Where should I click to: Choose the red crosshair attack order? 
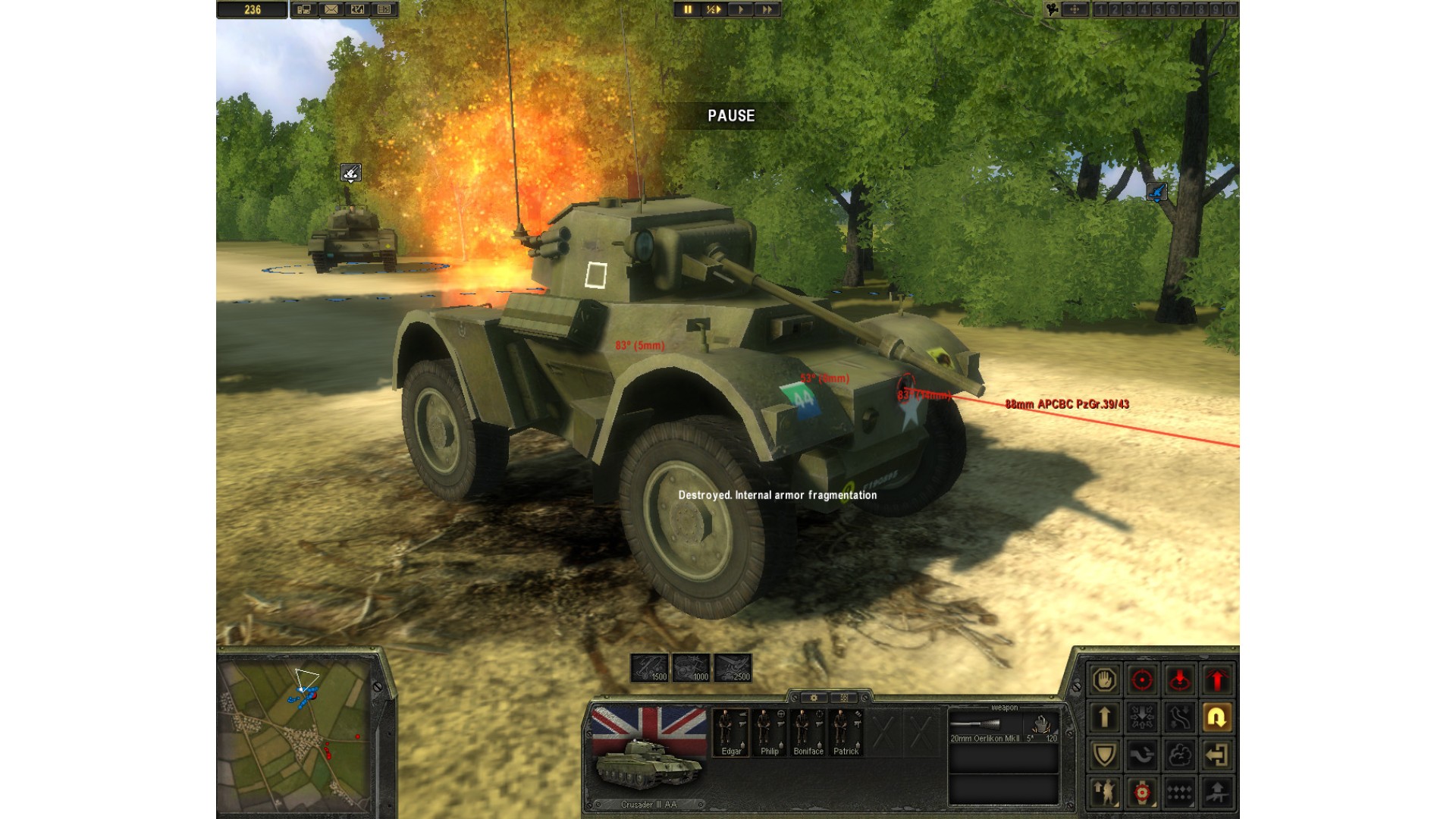tap(1142, 679)
